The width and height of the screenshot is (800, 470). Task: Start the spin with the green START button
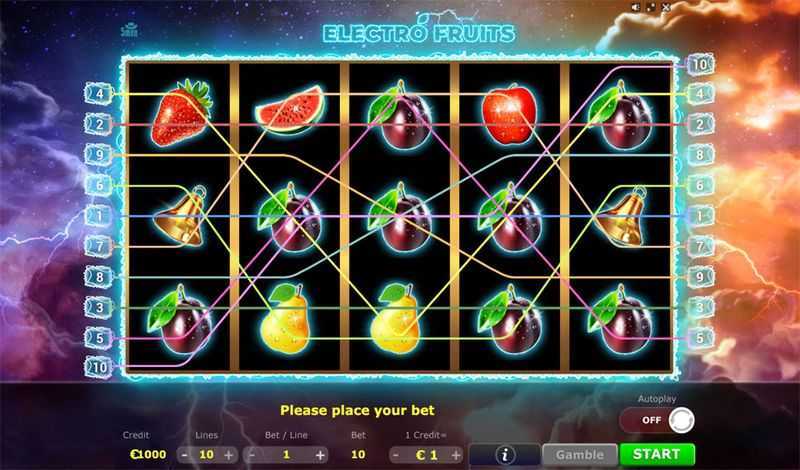(657, 454)
